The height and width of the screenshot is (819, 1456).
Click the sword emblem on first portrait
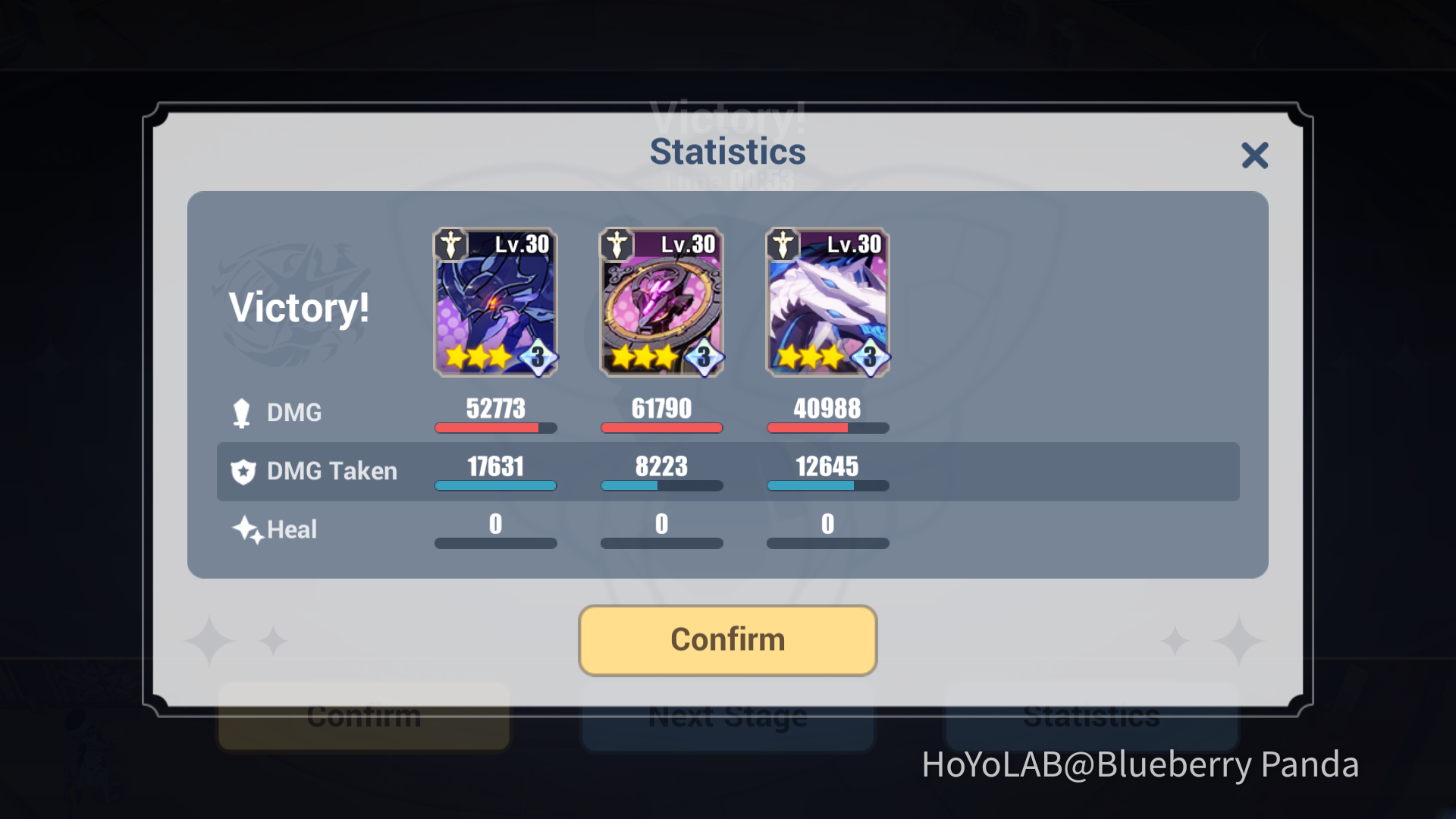point(450,244)
